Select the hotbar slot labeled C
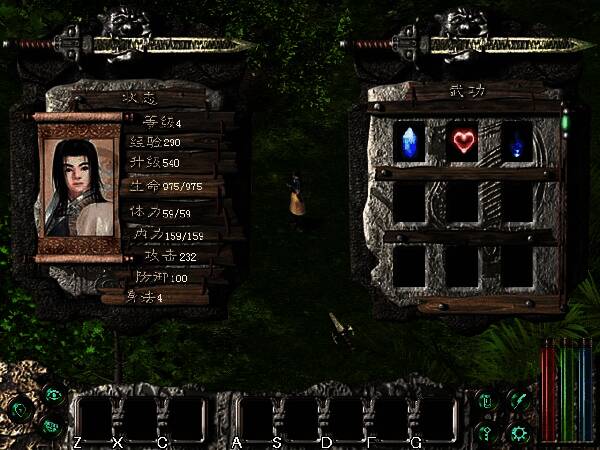Image resolution: width=600 pixels, height=450 pixels. click(183, 418)
